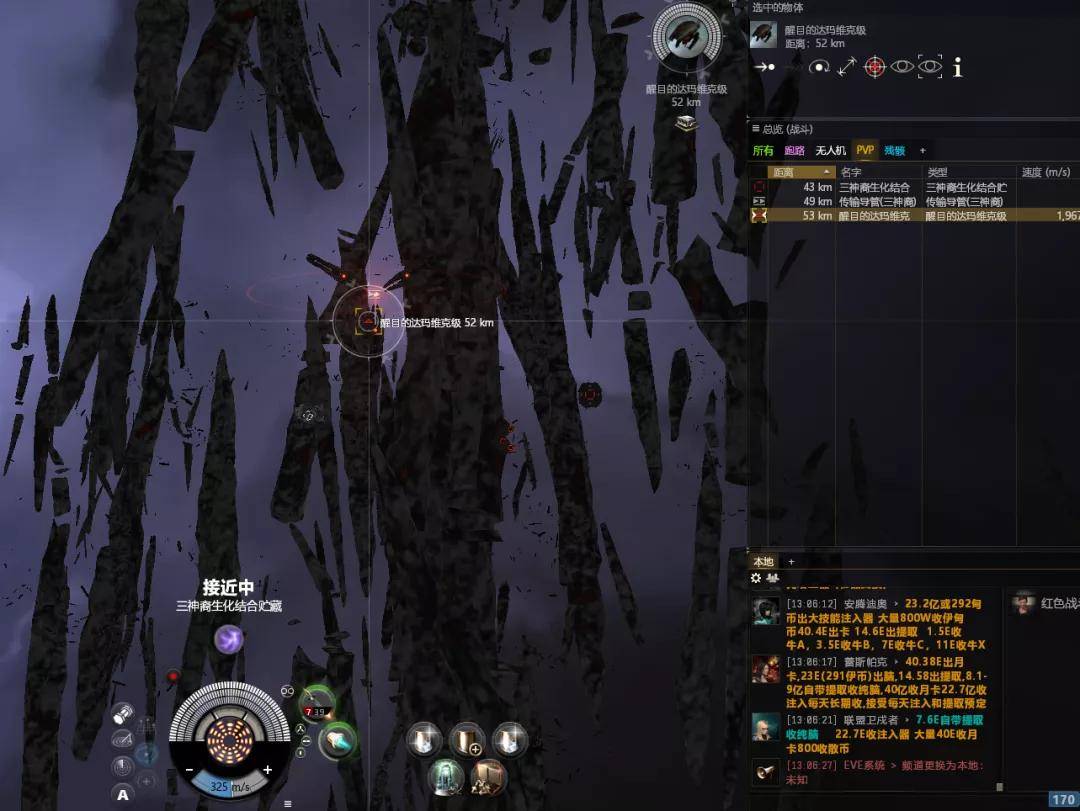Click the approach arrow in selected item panel
The width and height of the screenshot is (1080, 811).
click(x=765, y=67)
